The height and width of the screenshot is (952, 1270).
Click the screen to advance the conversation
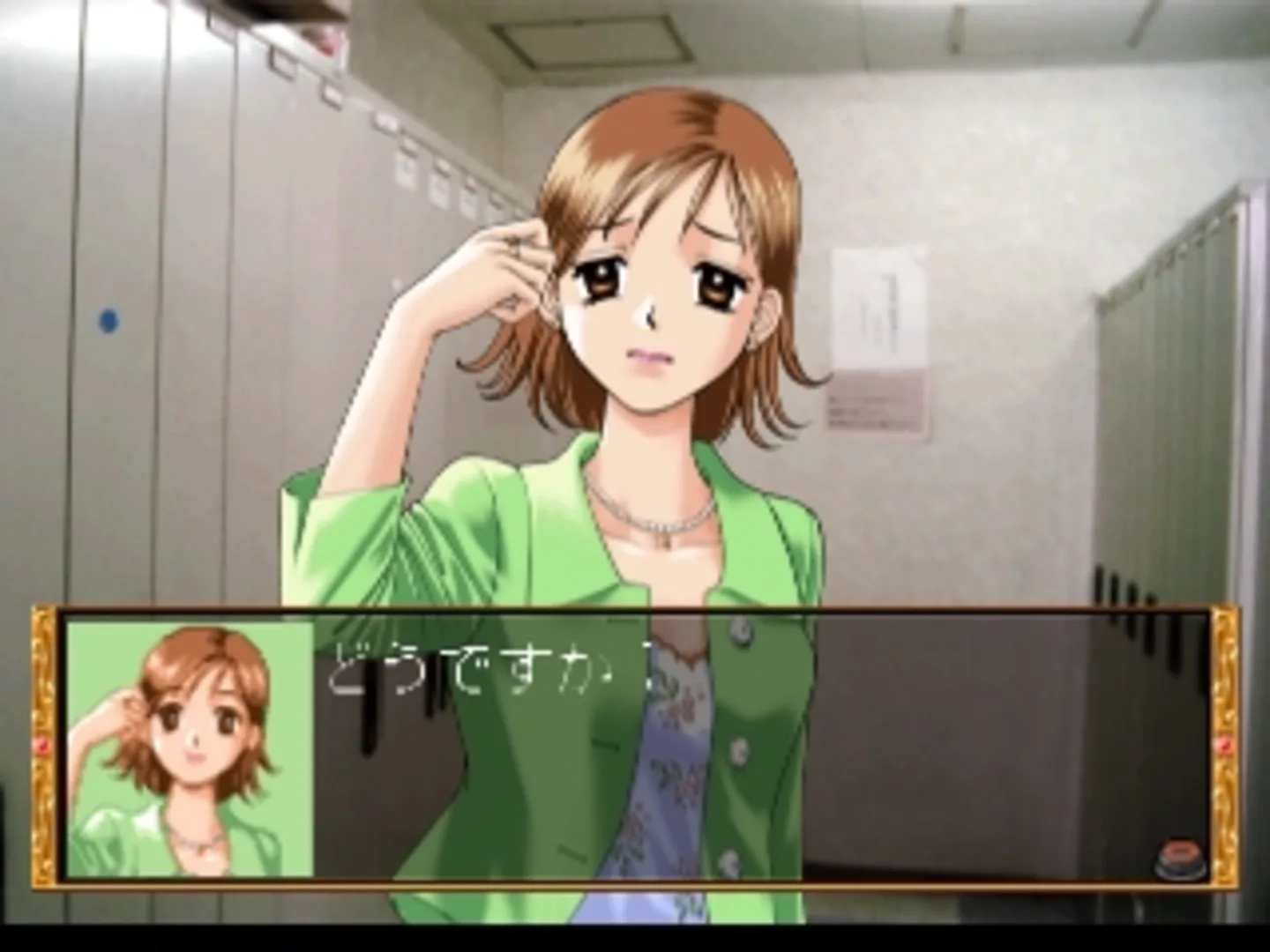pyautogui.click(x=635, y=353)
